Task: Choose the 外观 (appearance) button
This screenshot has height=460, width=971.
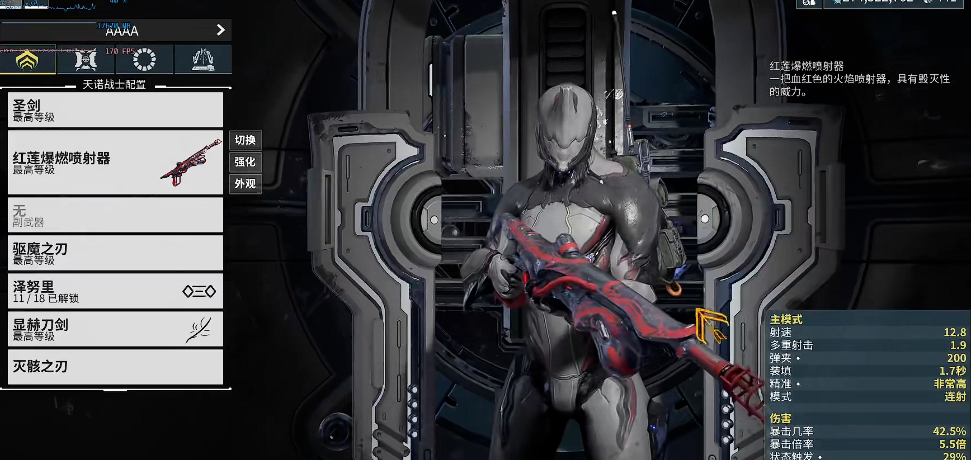Action: click(245, 184)
